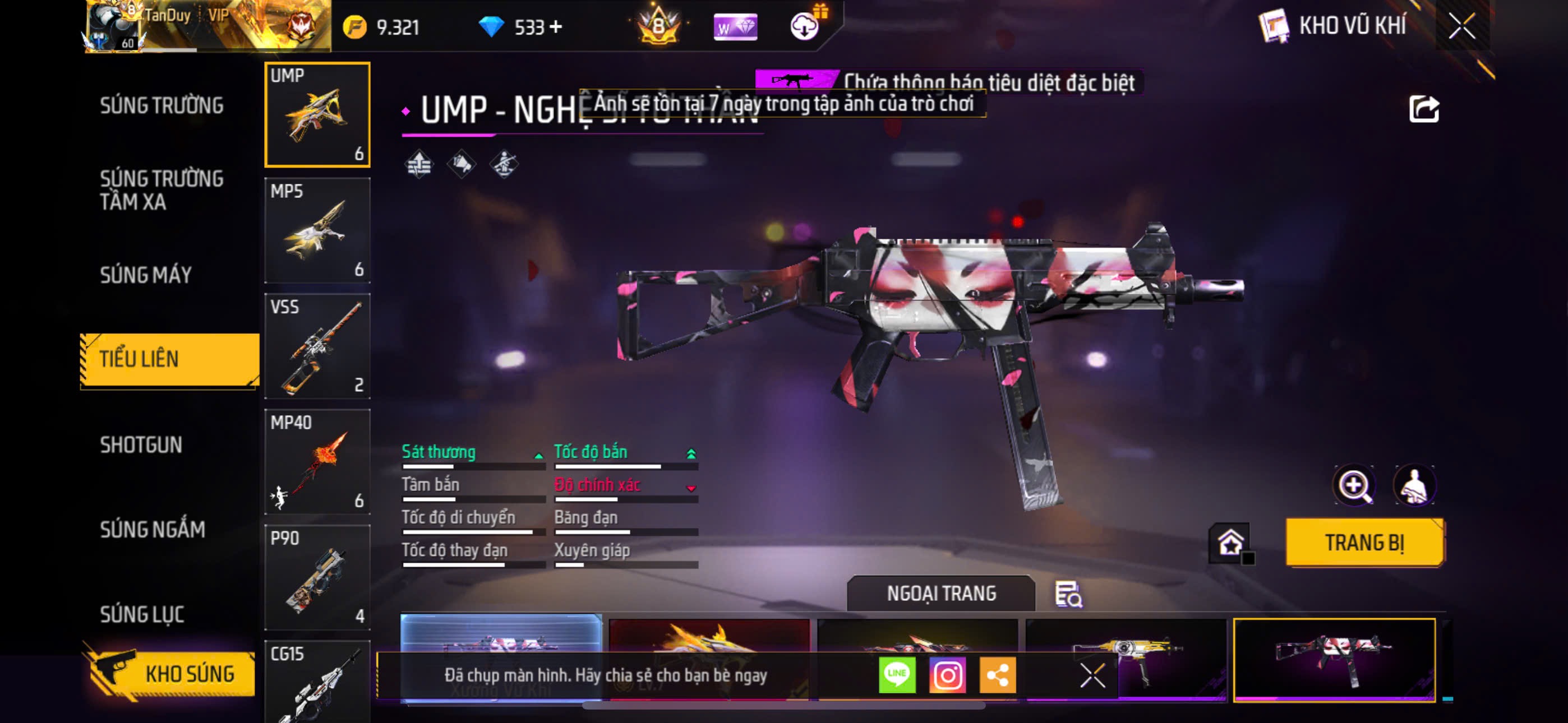Open the NGOẠI TRANG tab
This screenshot has width=1568, height=723.
pos(941,594)
